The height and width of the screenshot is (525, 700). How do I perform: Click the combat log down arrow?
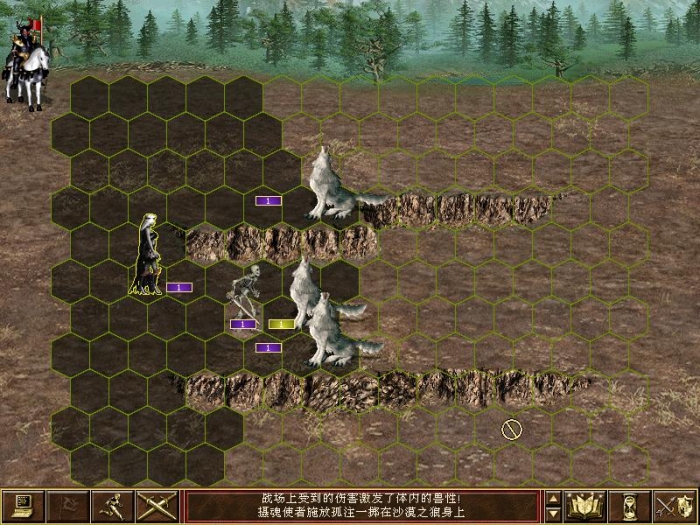pyautogui.click(x=553, y=514)
